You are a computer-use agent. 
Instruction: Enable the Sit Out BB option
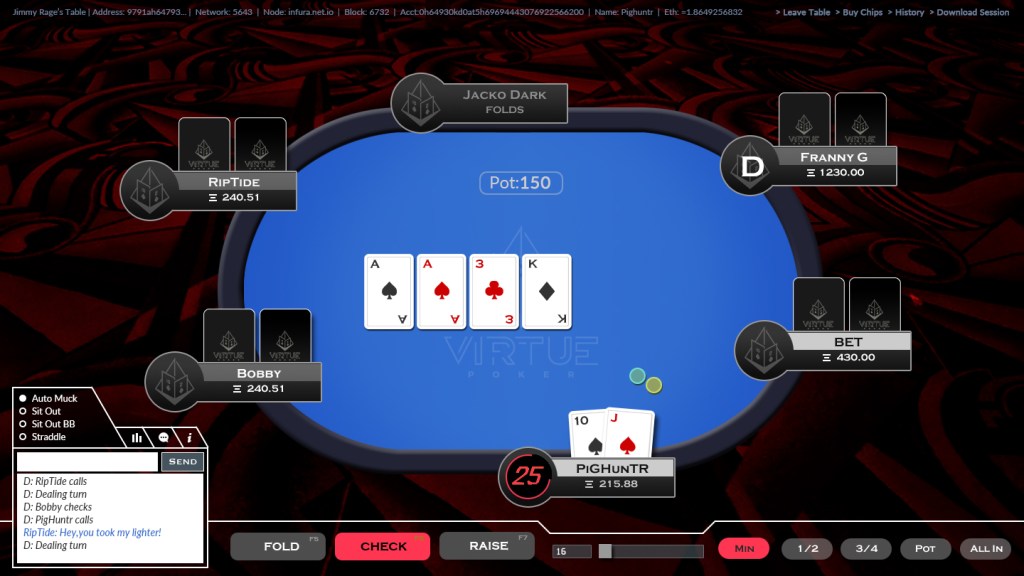click(x=24, y=424)
